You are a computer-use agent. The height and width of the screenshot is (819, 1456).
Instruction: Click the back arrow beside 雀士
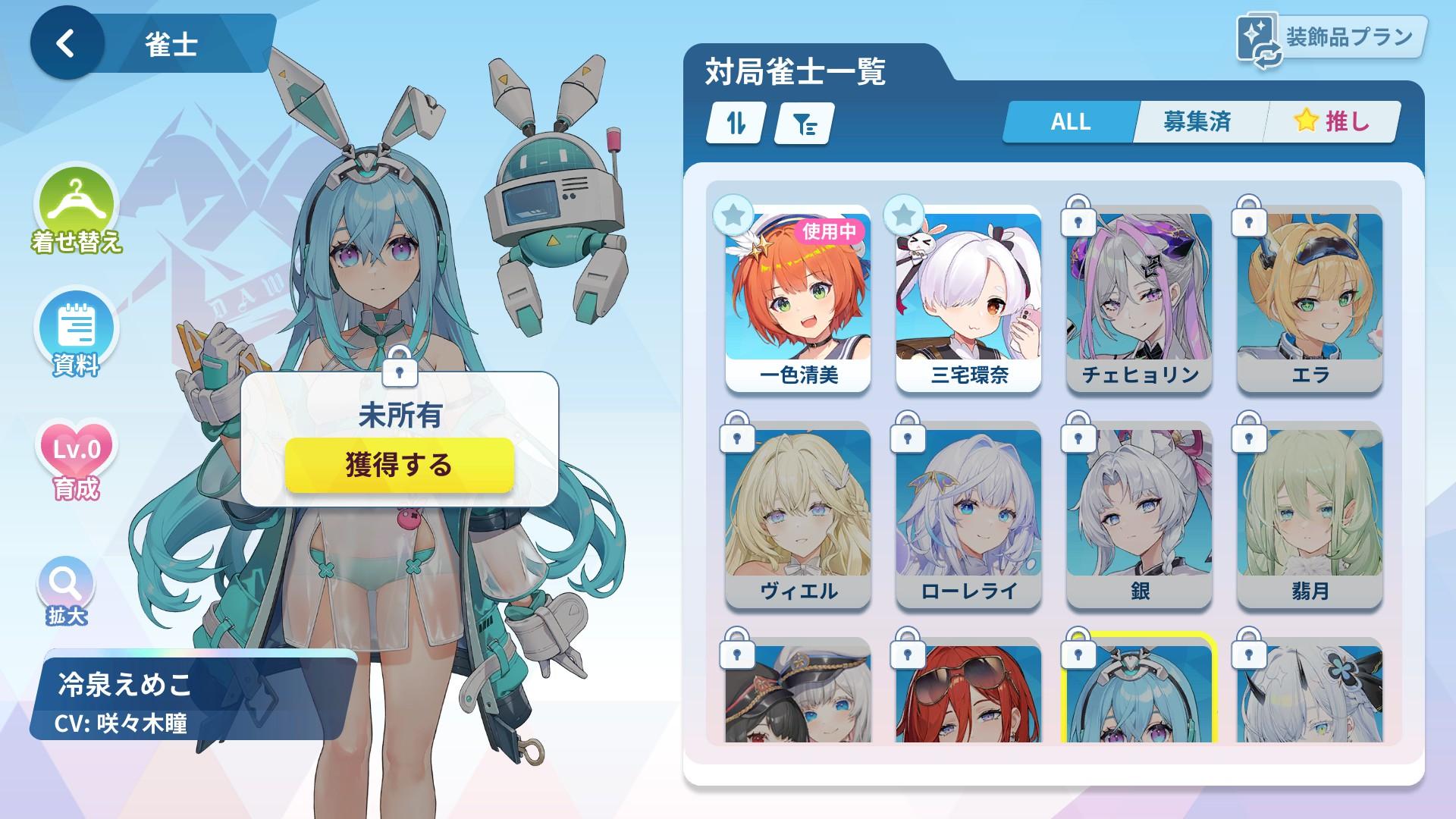pos(67,42)
